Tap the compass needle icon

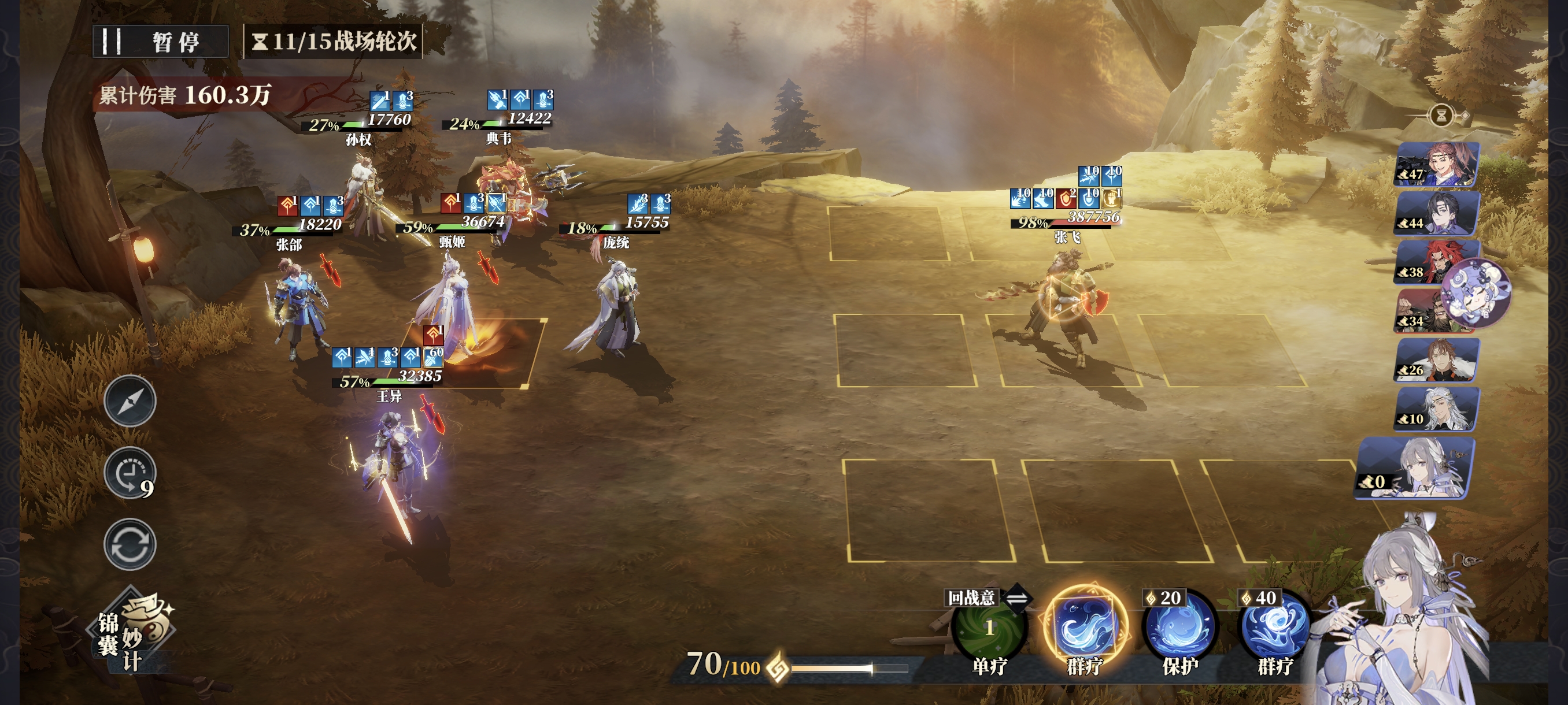click(x=130, y=401)
